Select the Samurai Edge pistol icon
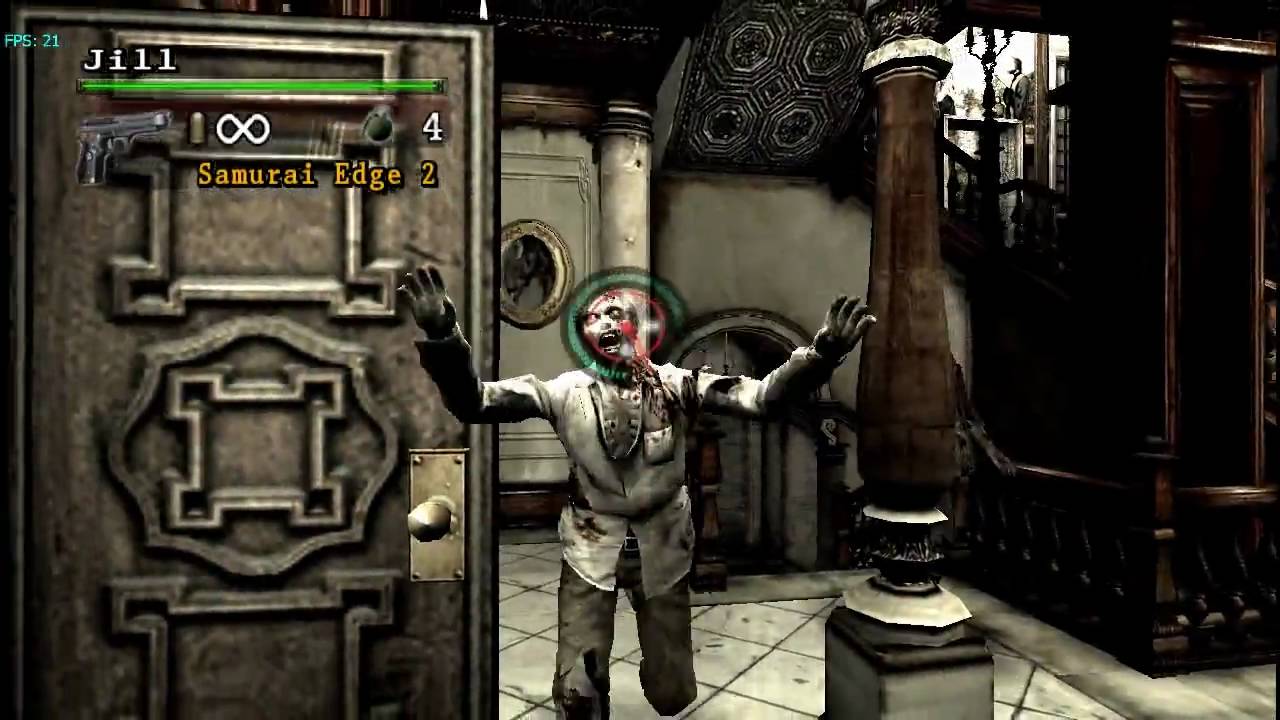 tap(123, 143)
